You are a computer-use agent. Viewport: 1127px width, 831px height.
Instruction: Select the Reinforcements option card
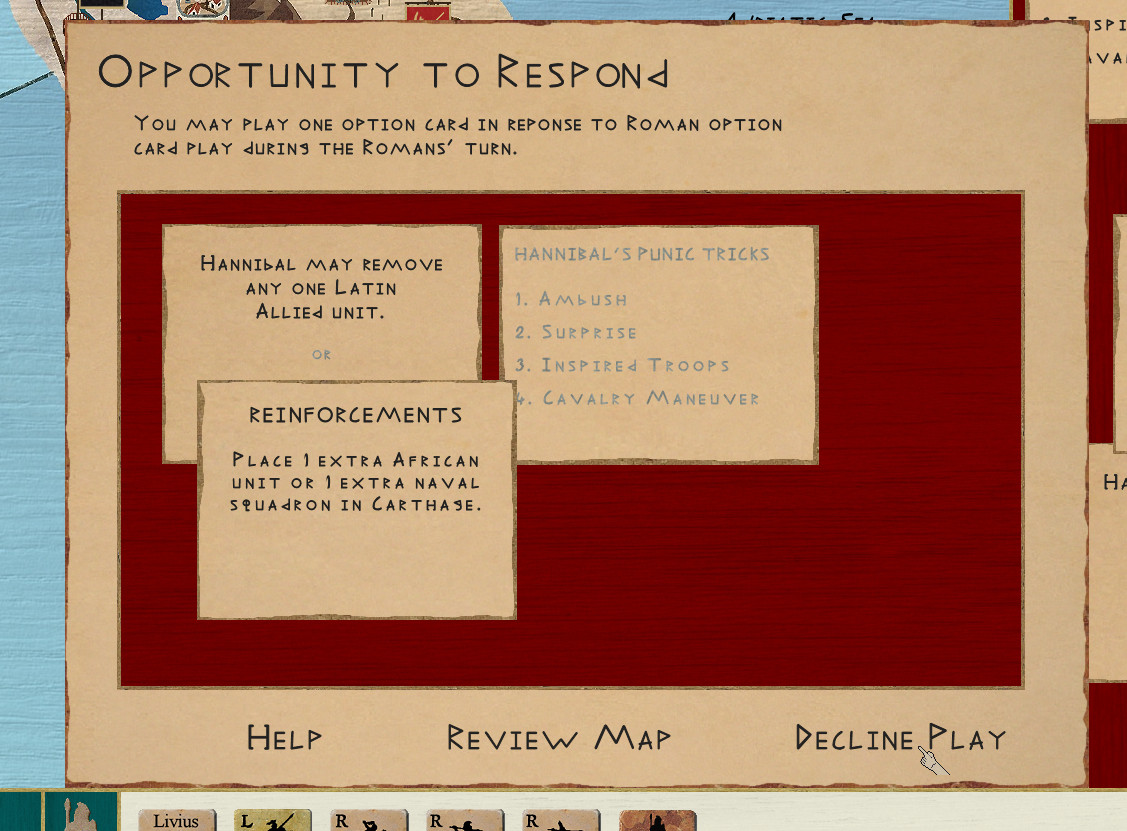tap(356, 500)
